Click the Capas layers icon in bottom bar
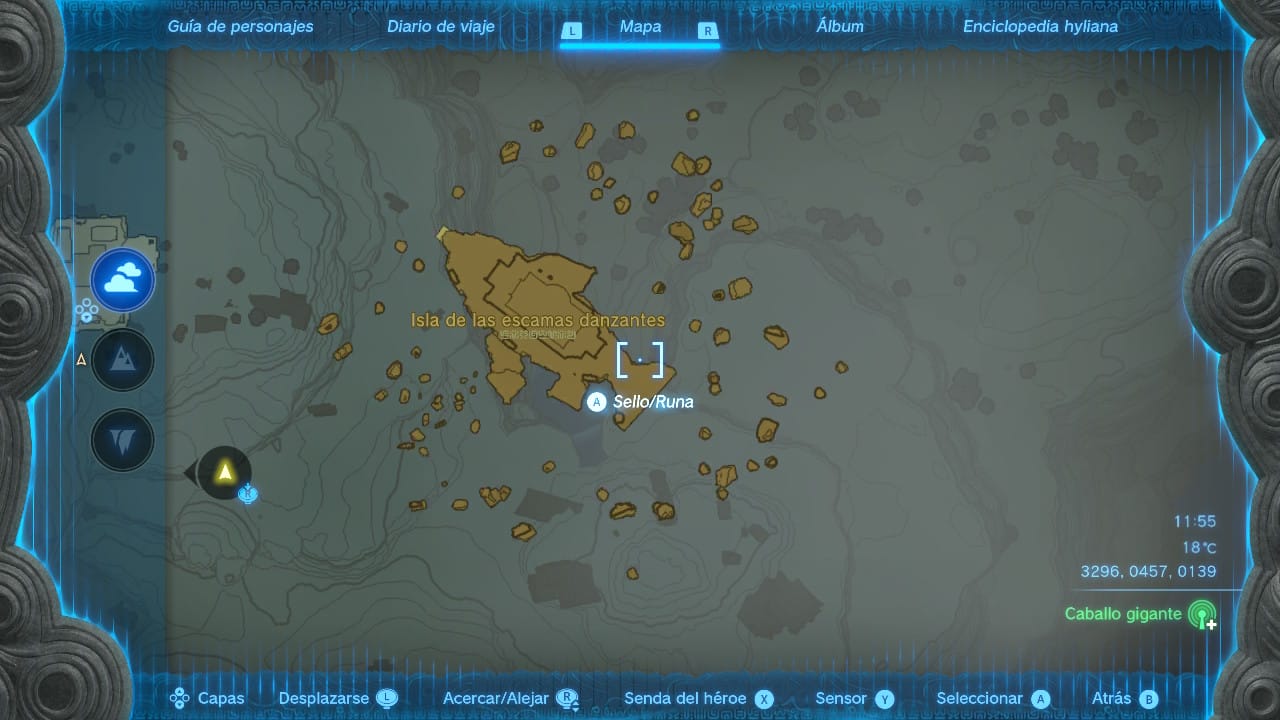The image size is (1280, 720). [x=179, y=698]
